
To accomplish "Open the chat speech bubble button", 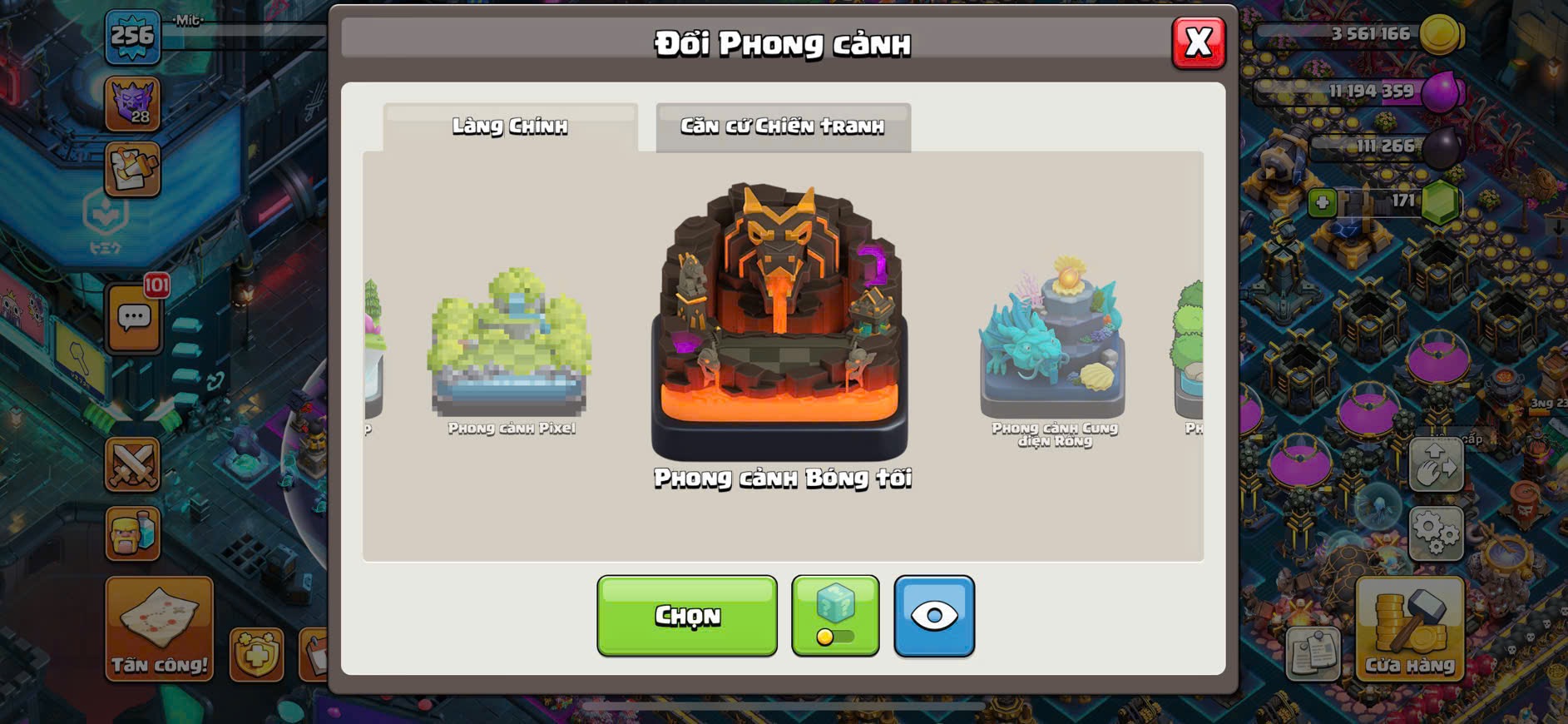I will click(x=134, y=317).
